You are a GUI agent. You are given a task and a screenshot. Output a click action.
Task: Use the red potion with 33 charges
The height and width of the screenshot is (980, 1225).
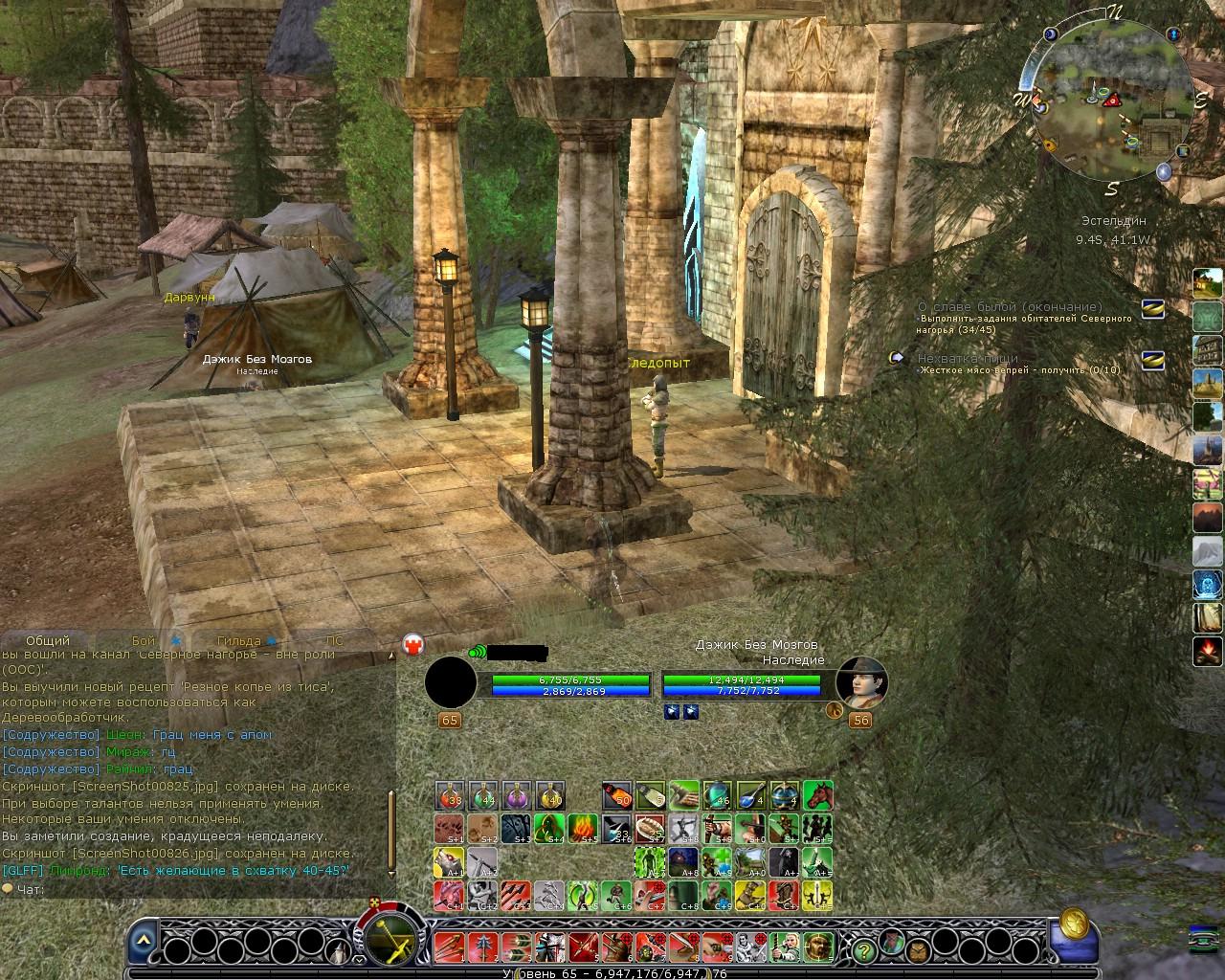[450, 795]
